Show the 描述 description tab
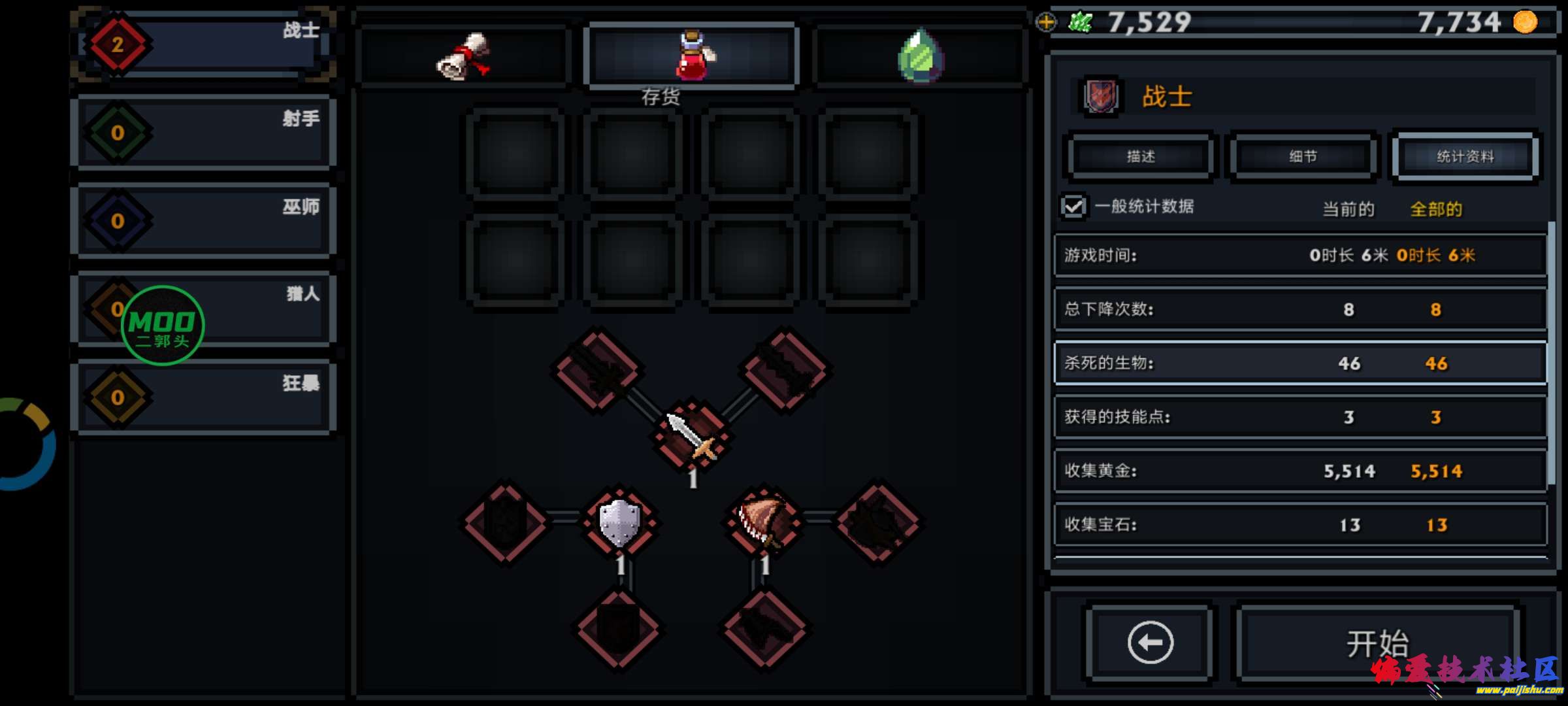The image size is (1568, 706). (1141, 156)
